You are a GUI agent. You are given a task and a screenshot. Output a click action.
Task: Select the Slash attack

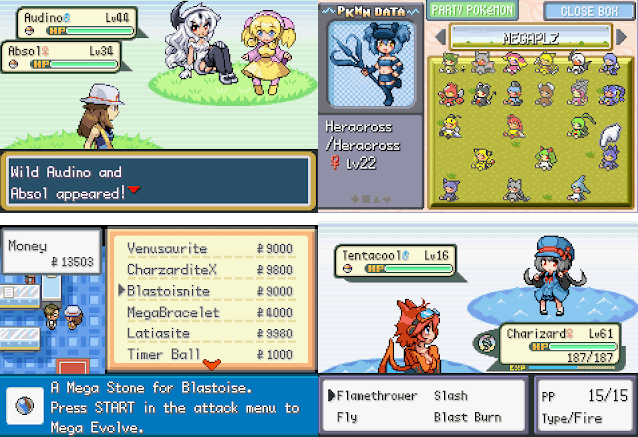pos(450,395)
